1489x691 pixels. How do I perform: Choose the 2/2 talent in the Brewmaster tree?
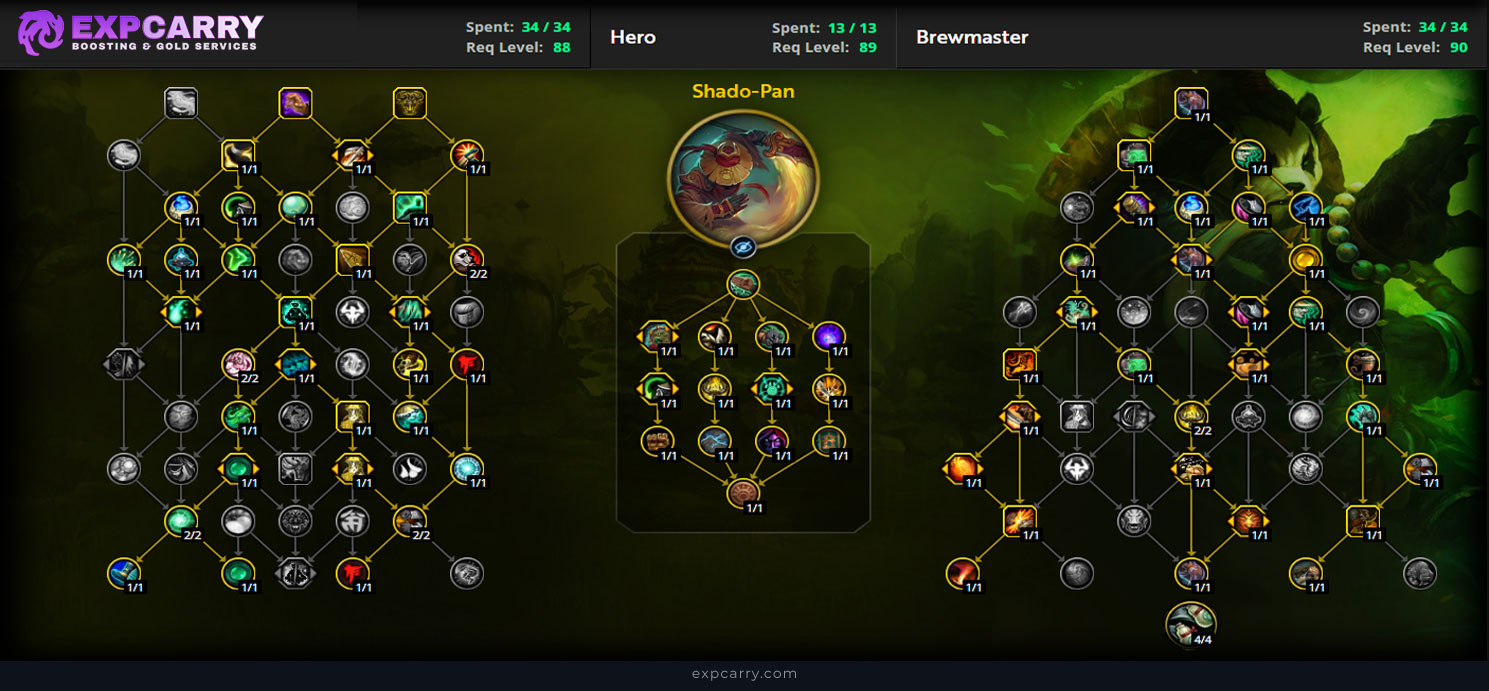1191,416
